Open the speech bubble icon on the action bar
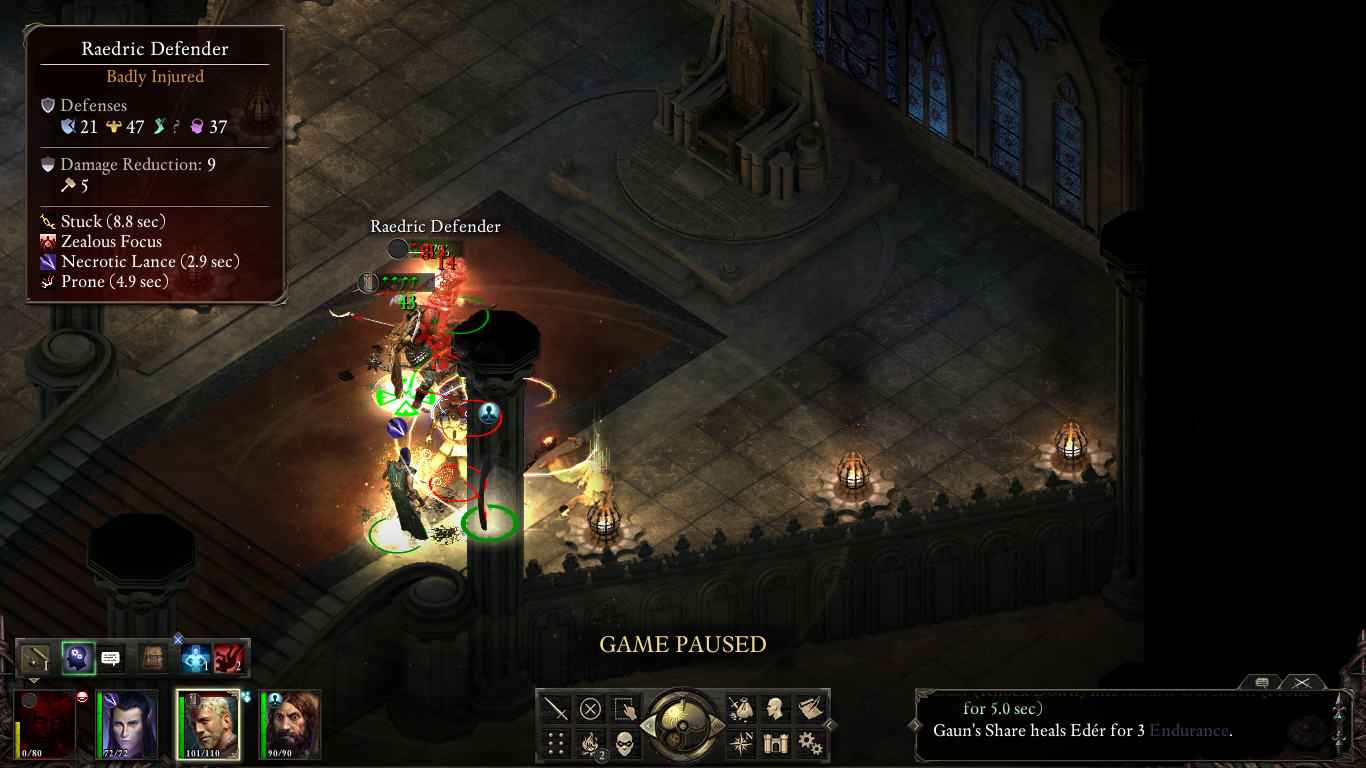The image size is (1366, 768). pos(111,659)
